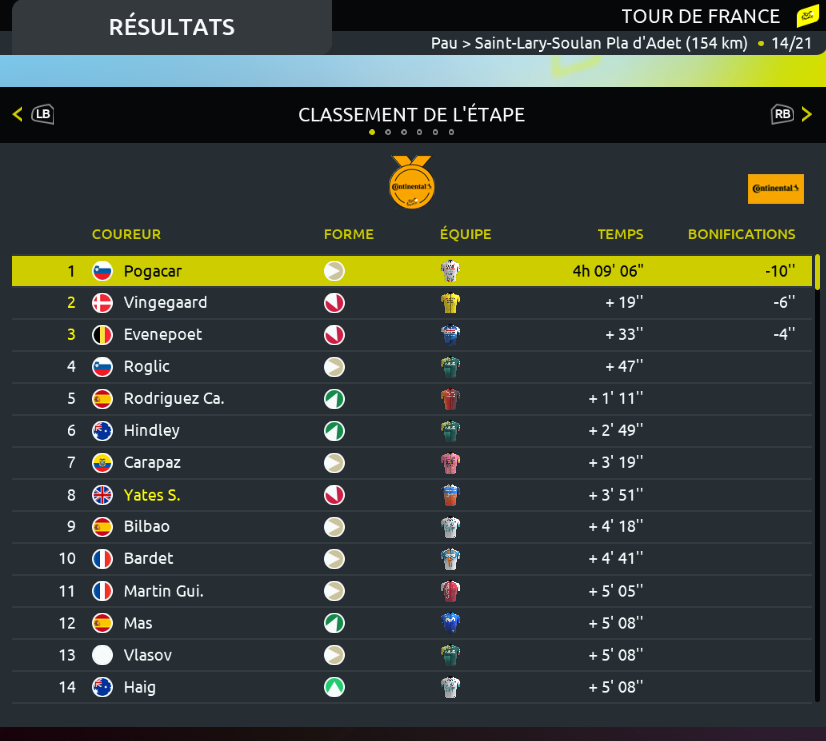Screen dimensions: 826x741
Task: Select Vingegaard in the stage ranking
Action: click(x=411, y=303)
